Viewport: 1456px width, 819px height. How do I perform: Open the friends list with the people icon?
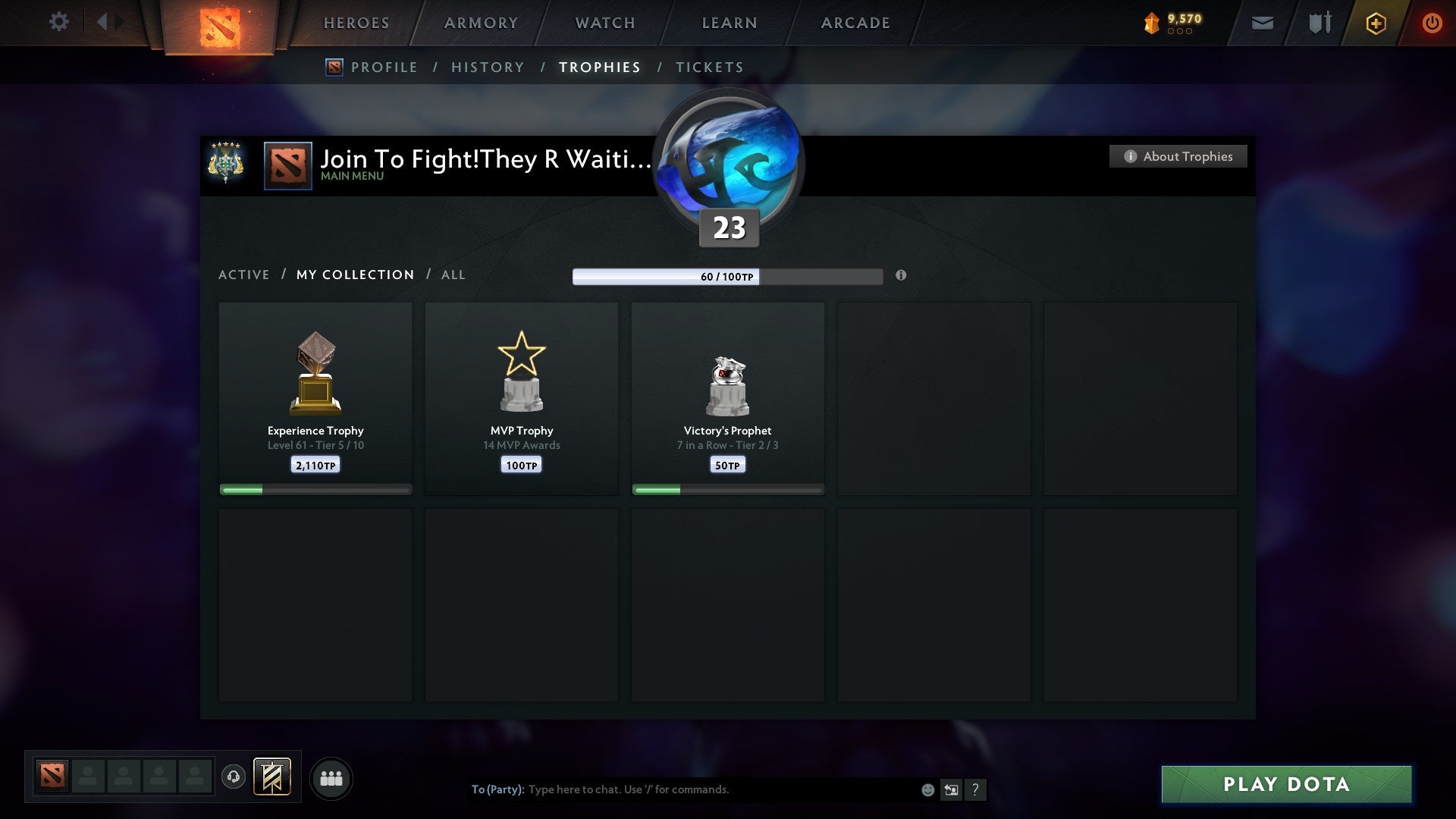[331, 777]
